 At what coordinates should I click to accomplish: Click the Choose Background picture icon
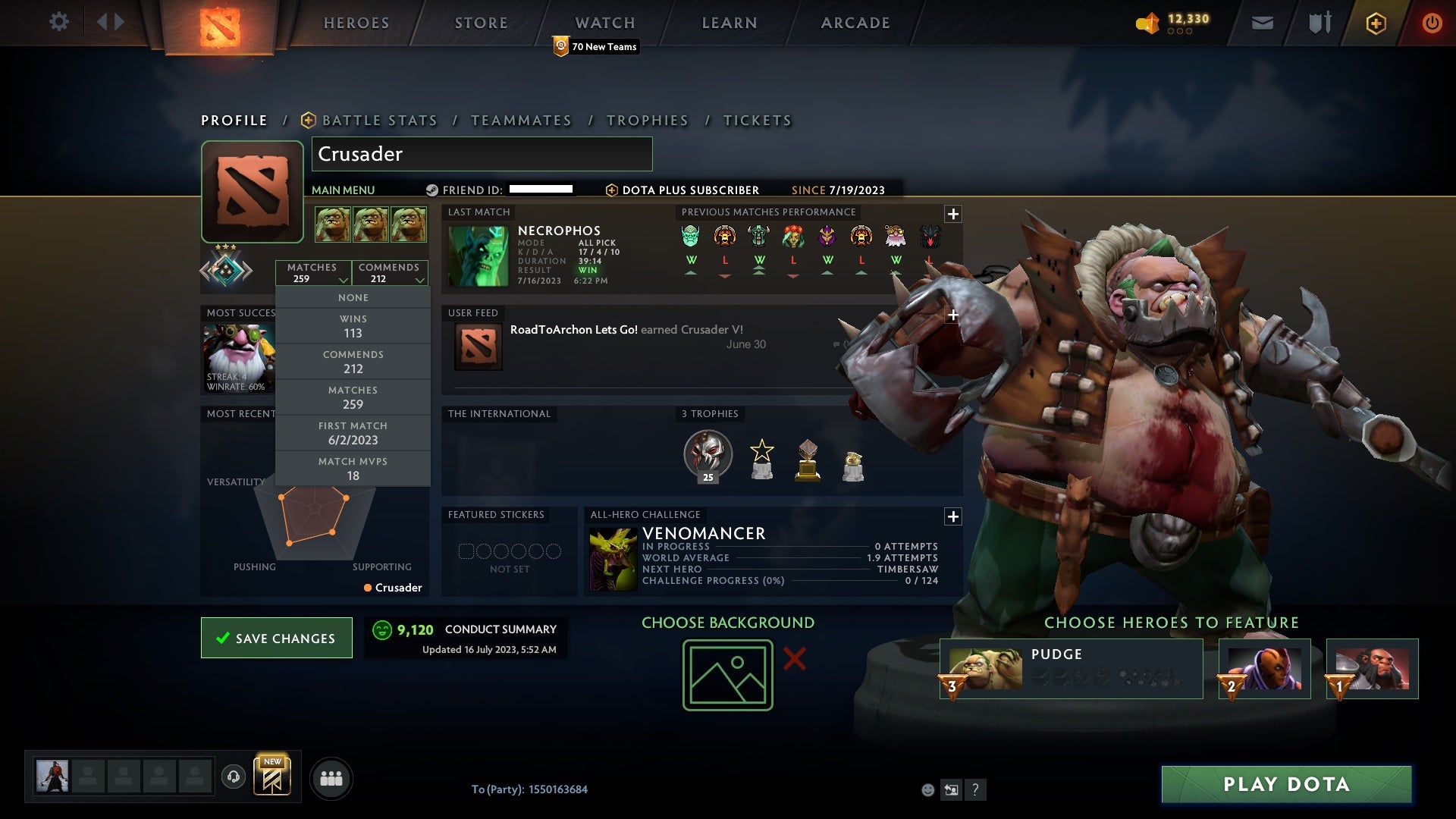727,674
